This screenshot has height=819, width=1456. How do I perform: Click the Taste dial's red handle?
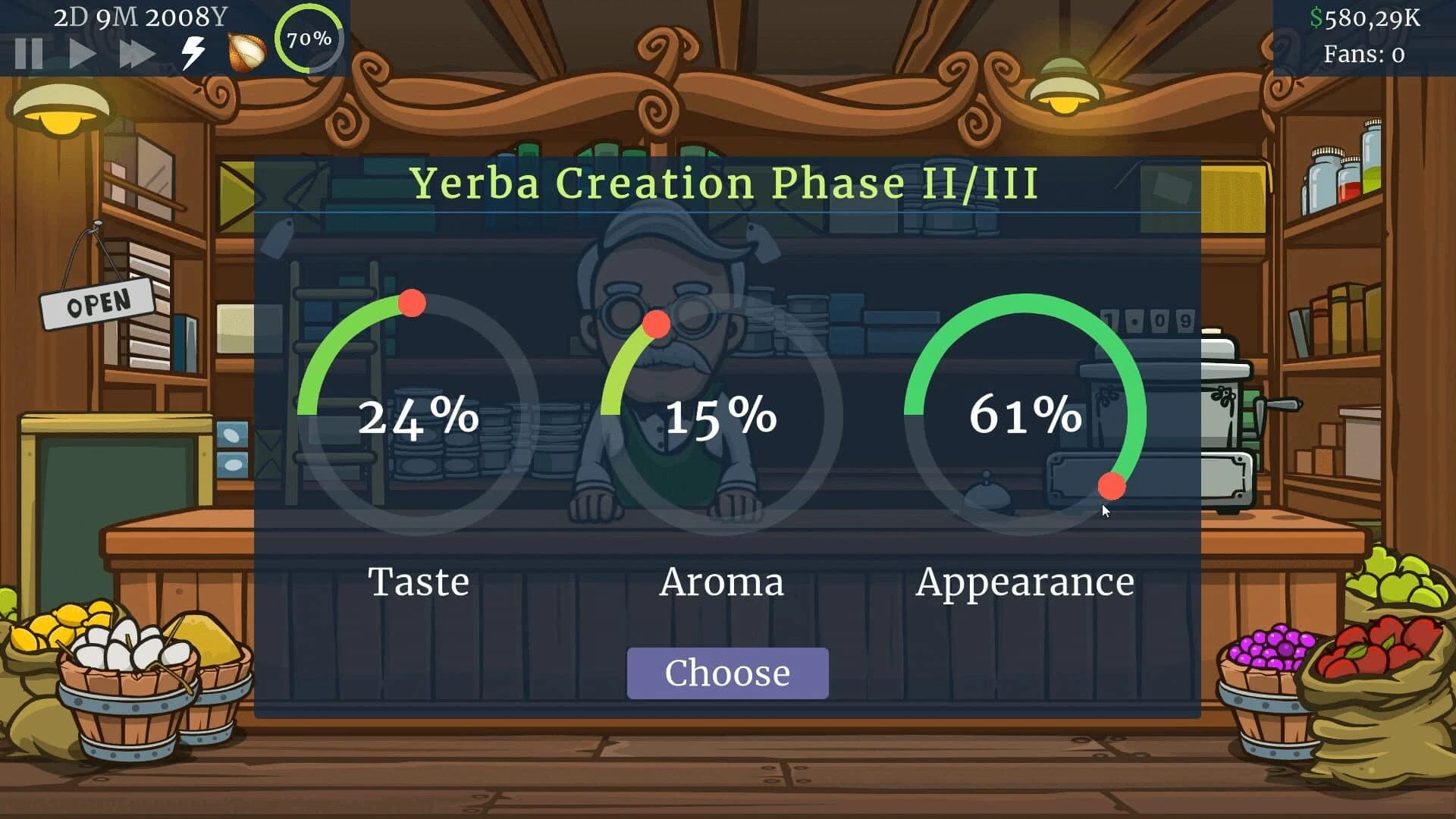[413, 303]
